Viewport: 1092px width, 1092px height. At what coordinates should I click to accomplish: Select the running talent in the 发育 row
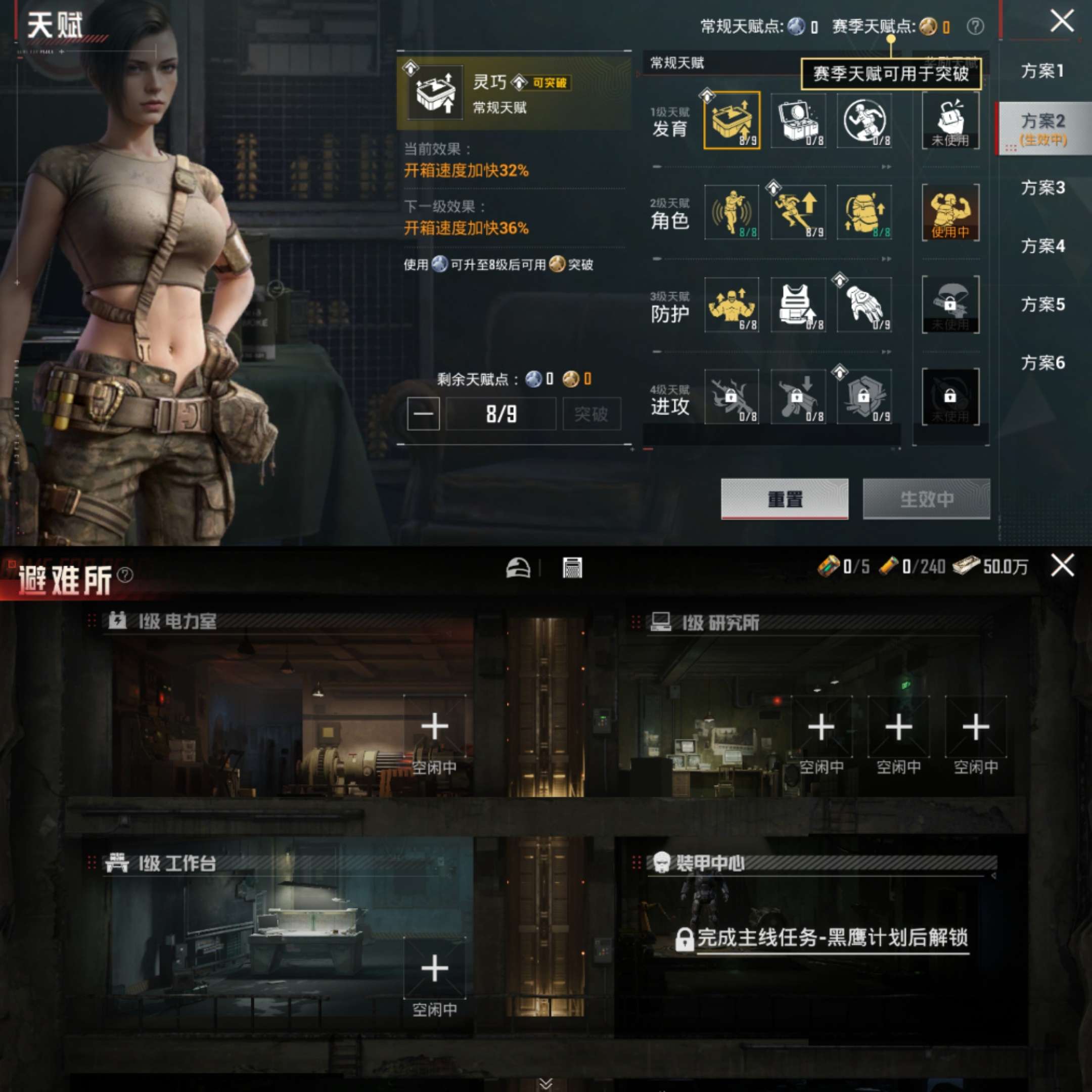(865, 120)
